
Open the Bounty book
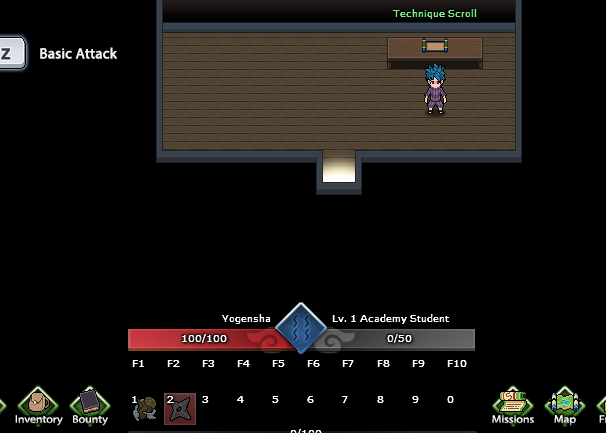click(90, 403)
